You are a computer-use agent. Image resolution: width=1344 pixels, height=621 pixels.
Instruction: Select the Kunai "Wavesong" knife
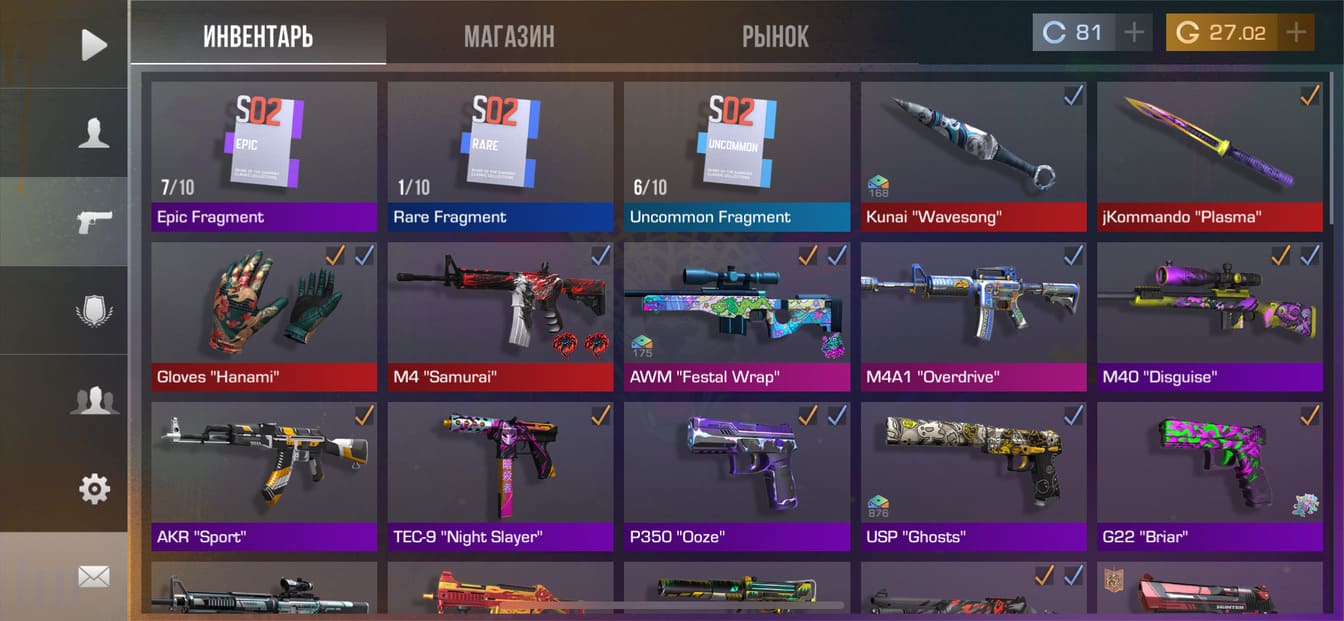click(973, 155)
